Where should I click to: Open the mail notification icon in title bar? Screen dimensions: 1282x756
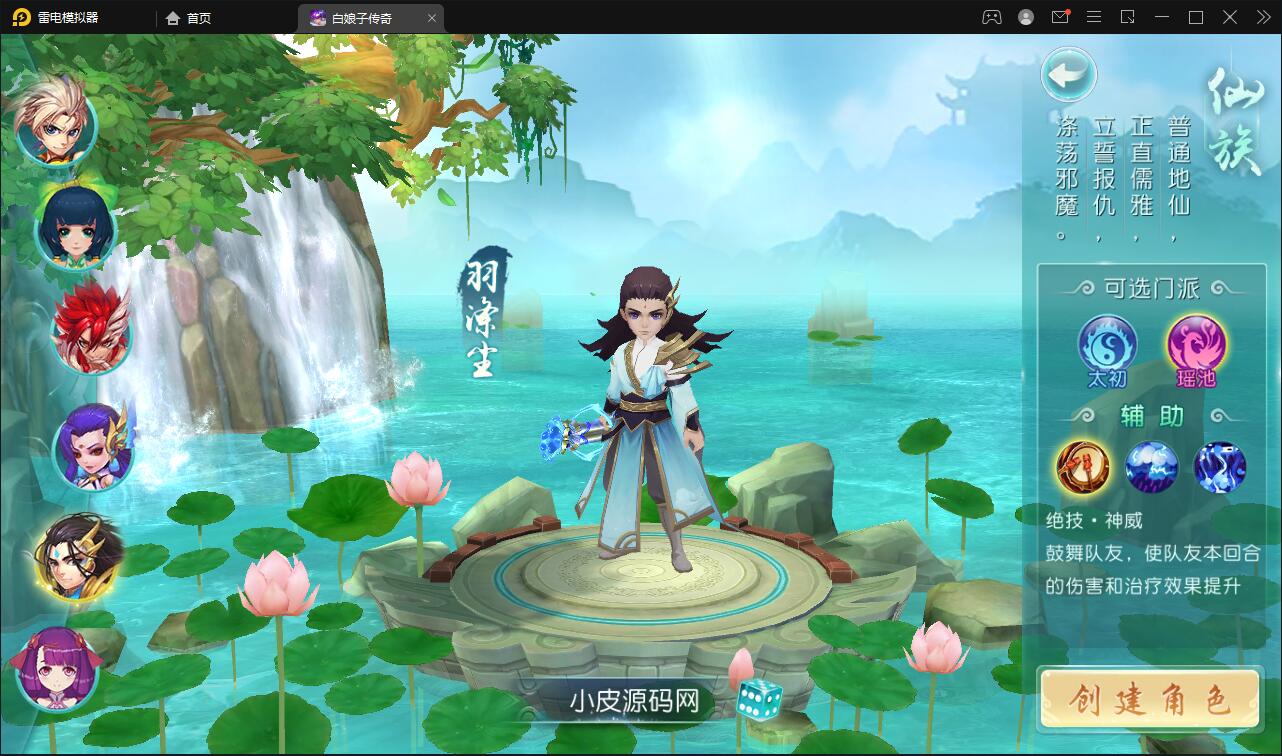[1060, 17]
